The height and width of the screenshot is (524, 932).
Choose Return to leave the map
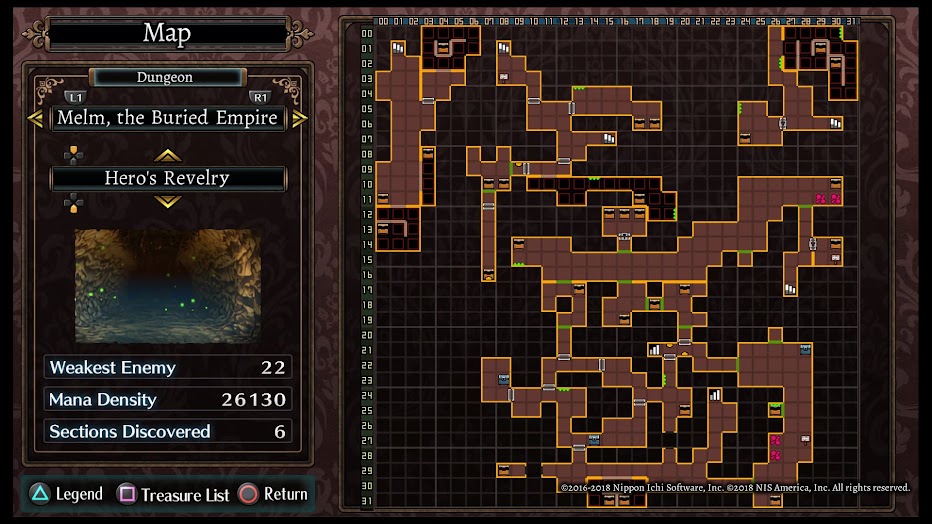pyautogui.click(x=273, y=494)
